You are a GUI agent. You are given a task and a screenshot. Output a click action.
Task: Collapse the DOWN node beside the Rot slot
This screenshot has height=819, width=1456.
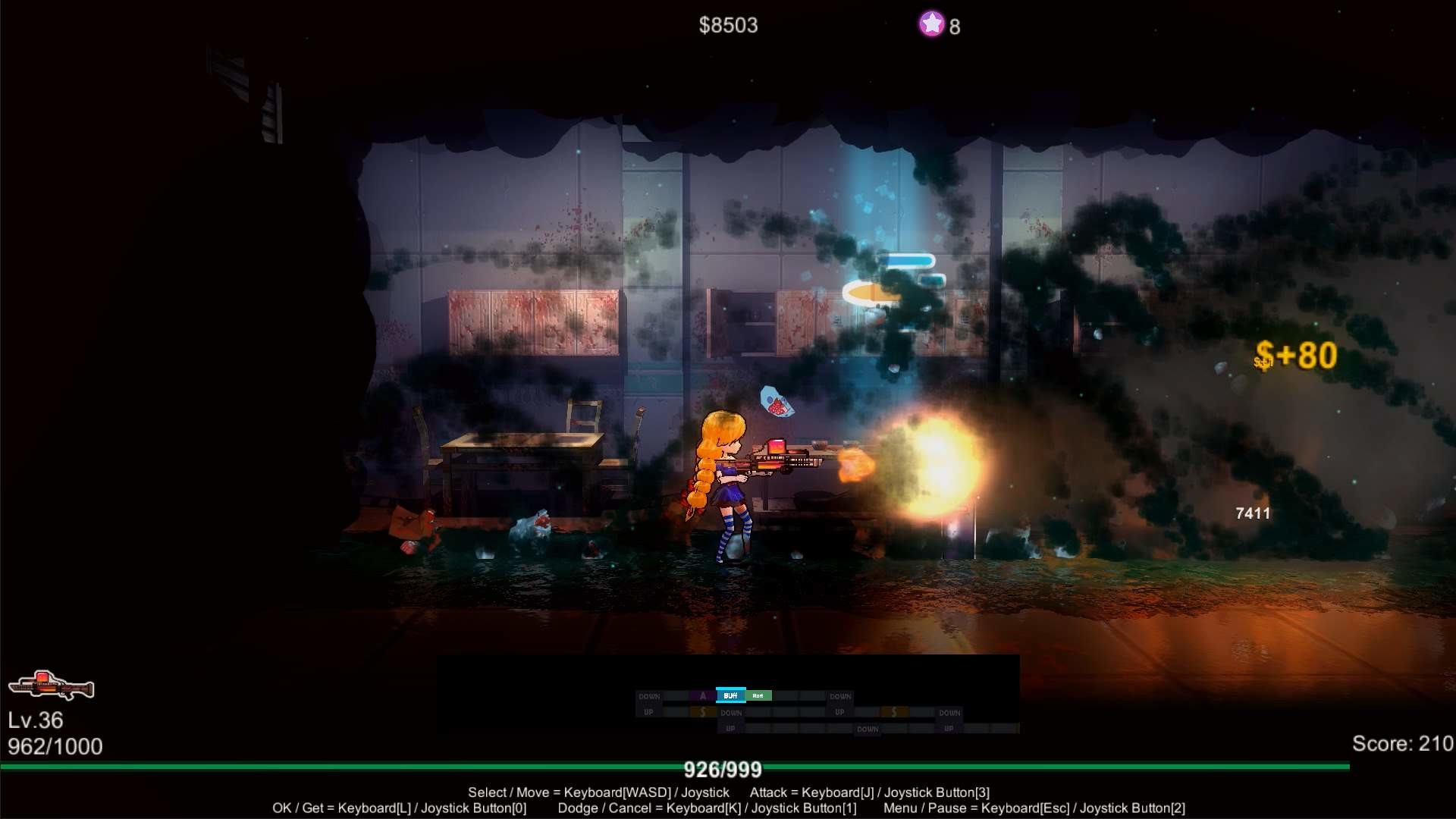pyautogui.click(x=841, y=695)
